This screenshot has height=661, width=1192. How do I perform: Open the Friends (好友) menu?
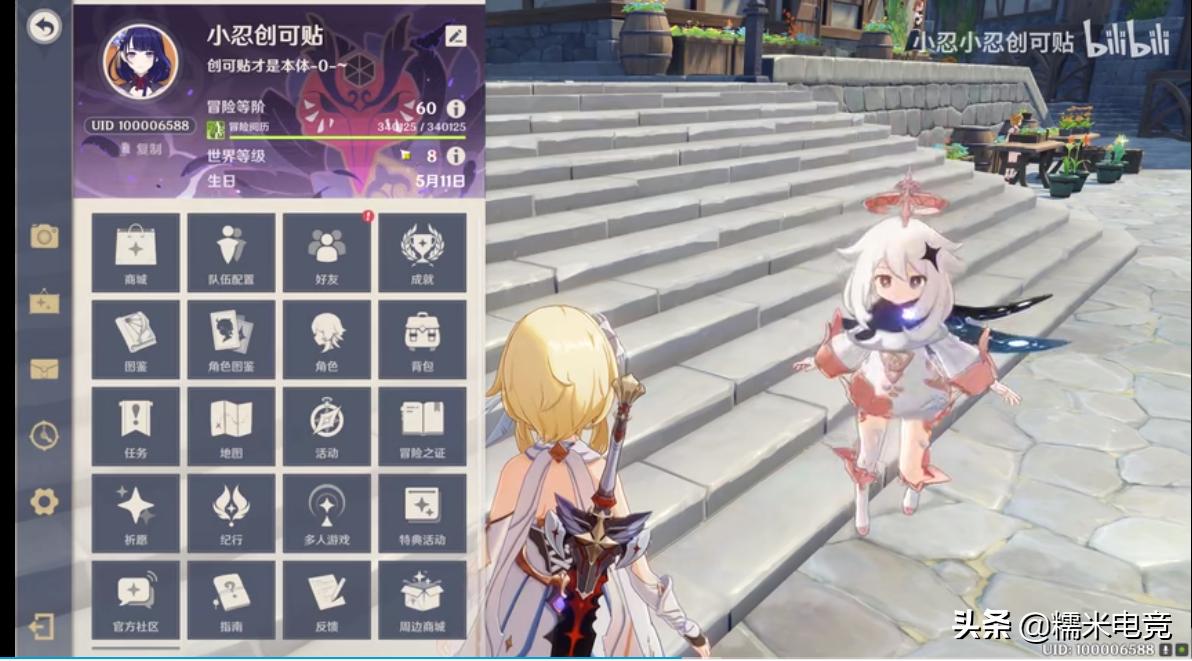(327, 252)
